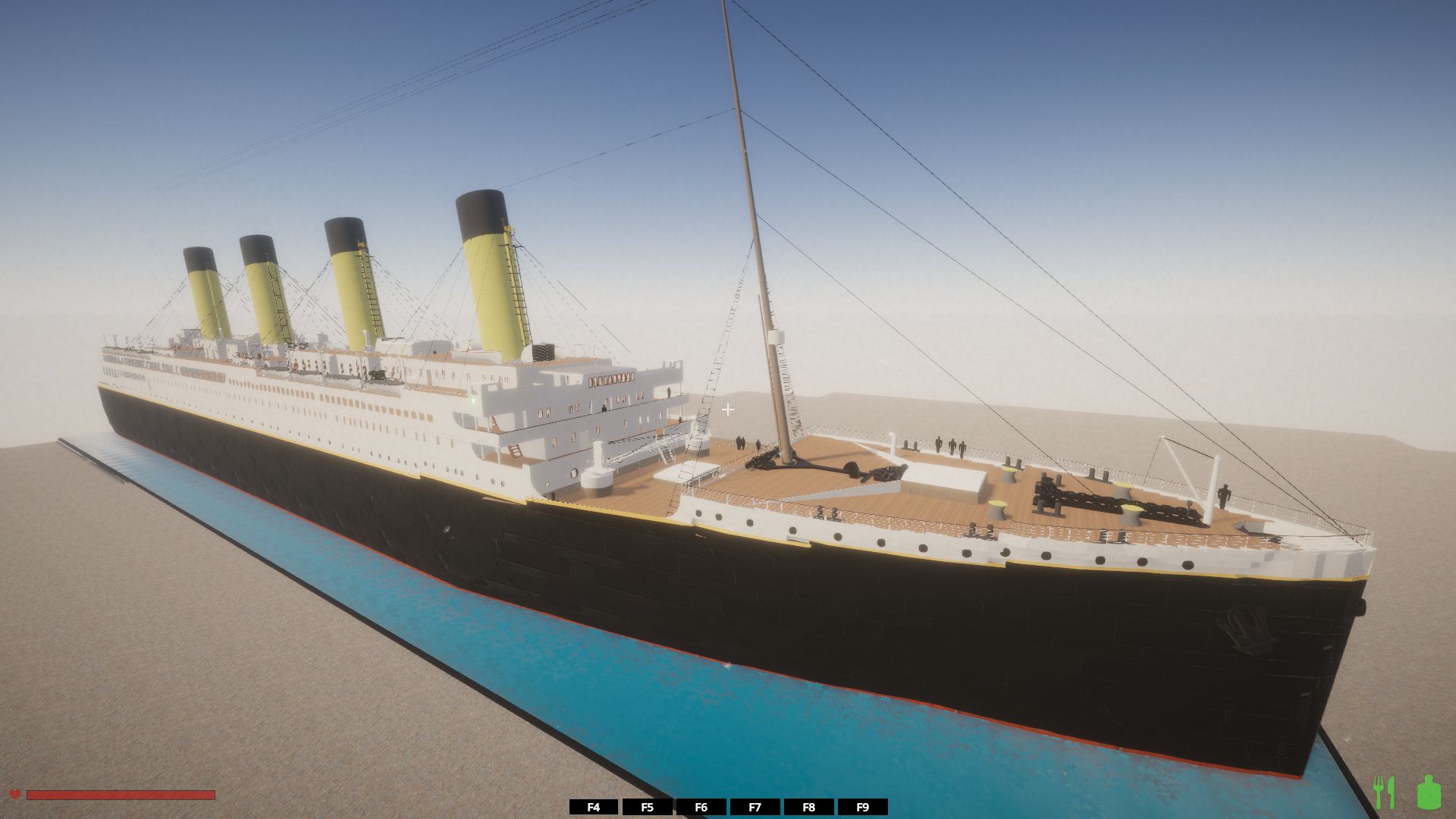Image resolution: width=1456 pixels, height=819 pixels.
Task: Switch to the F8 hotbar slot
Action: (808, 807)
